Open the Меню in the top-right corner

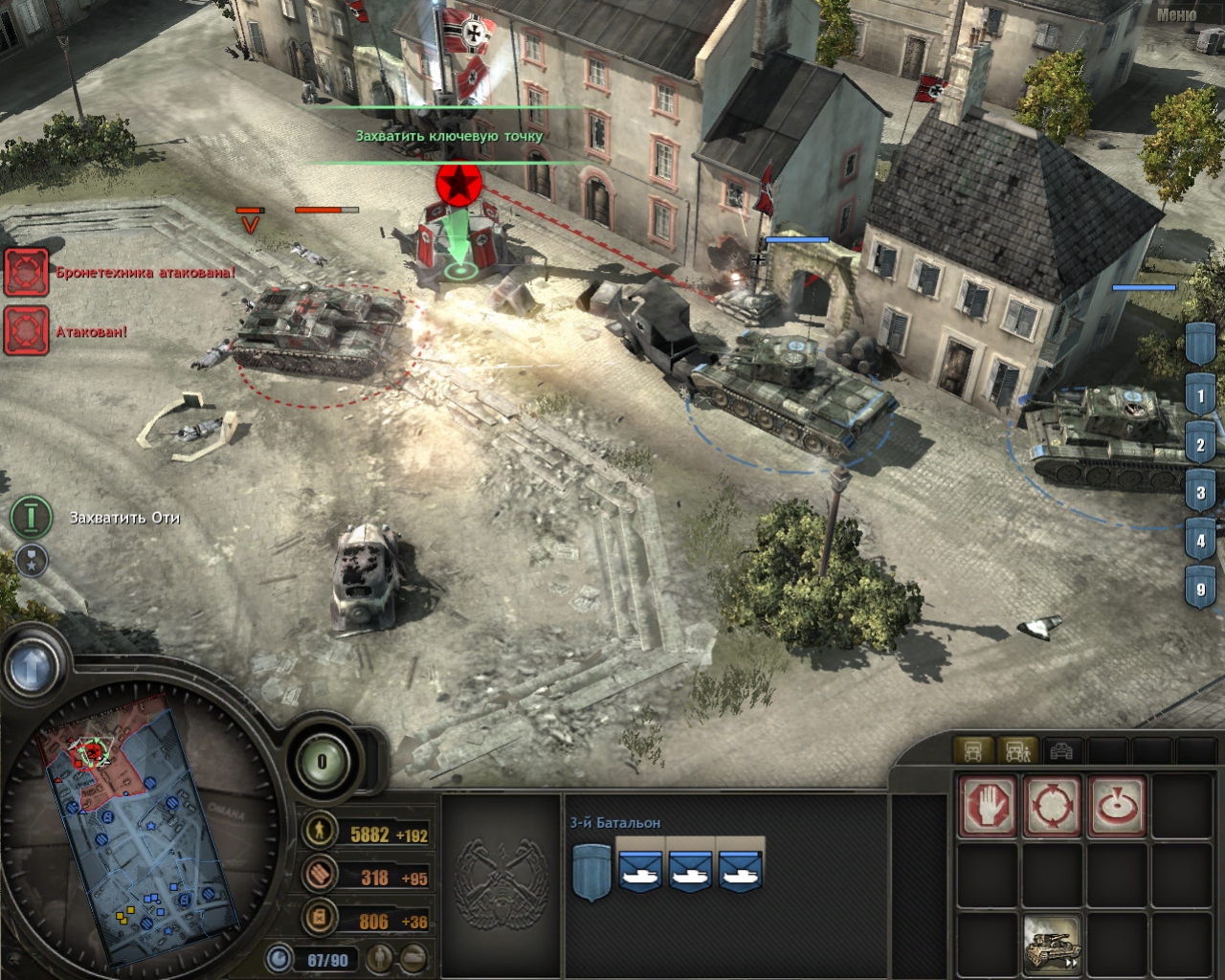[x=1177, y=15]
